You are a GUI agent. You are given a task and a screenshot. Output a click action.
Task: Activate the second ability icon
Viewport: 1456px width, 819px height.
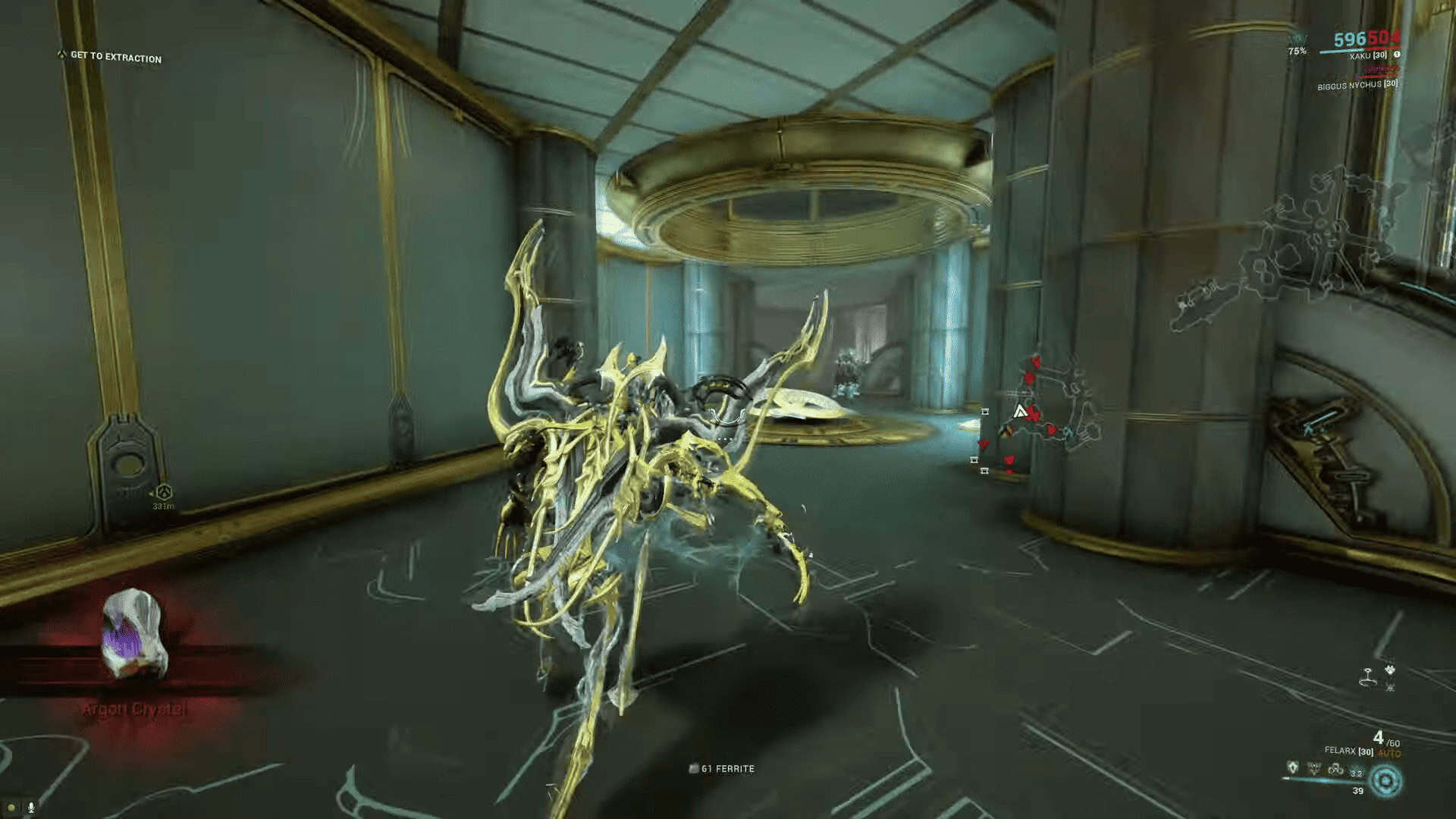[x=1313, y=769]
